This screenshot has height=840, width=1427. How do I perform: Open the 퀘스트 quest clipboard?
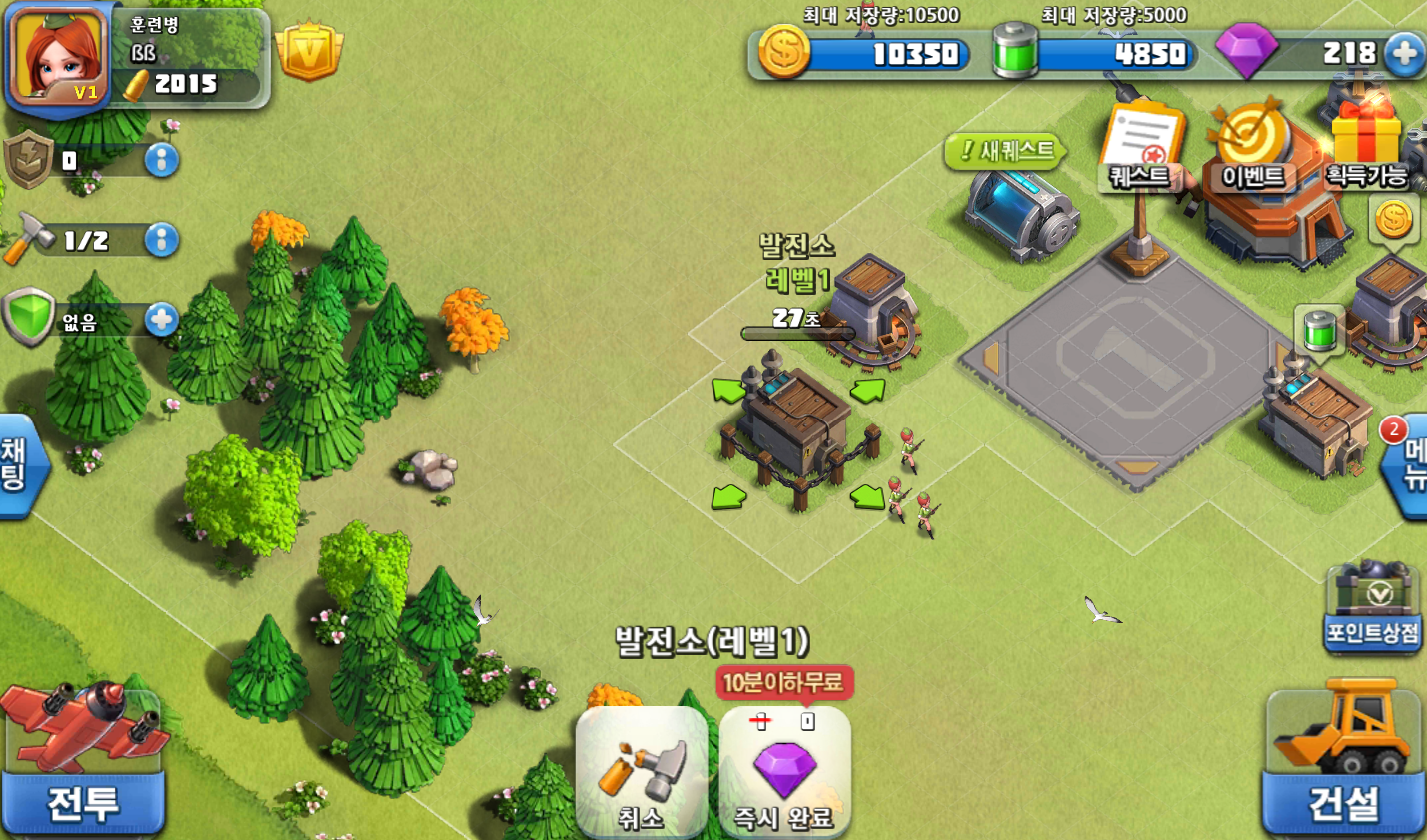[x=1141, y=150]
